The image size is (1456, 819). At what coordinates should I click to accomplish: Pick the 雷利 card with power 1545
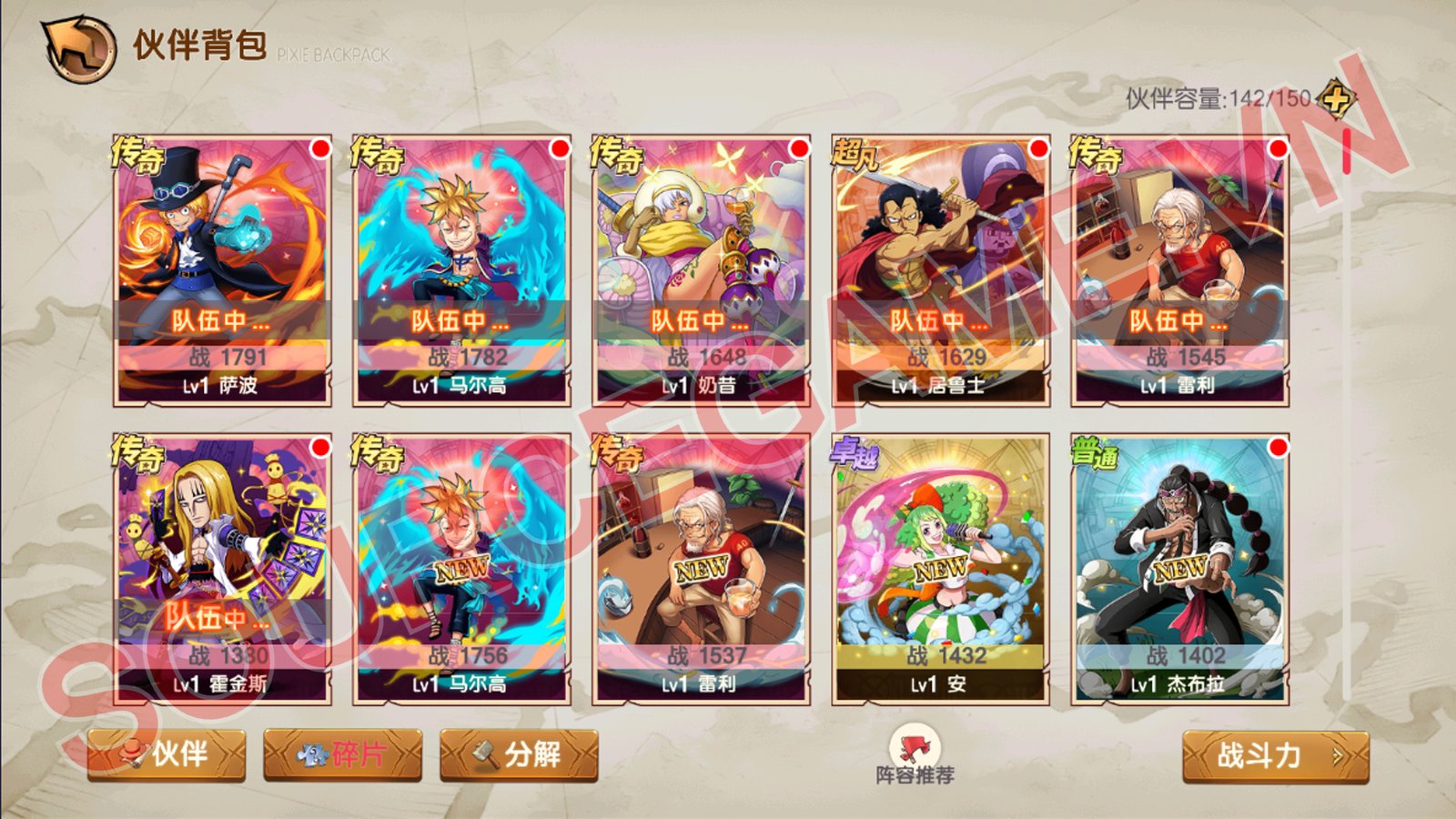(1180, 270)
